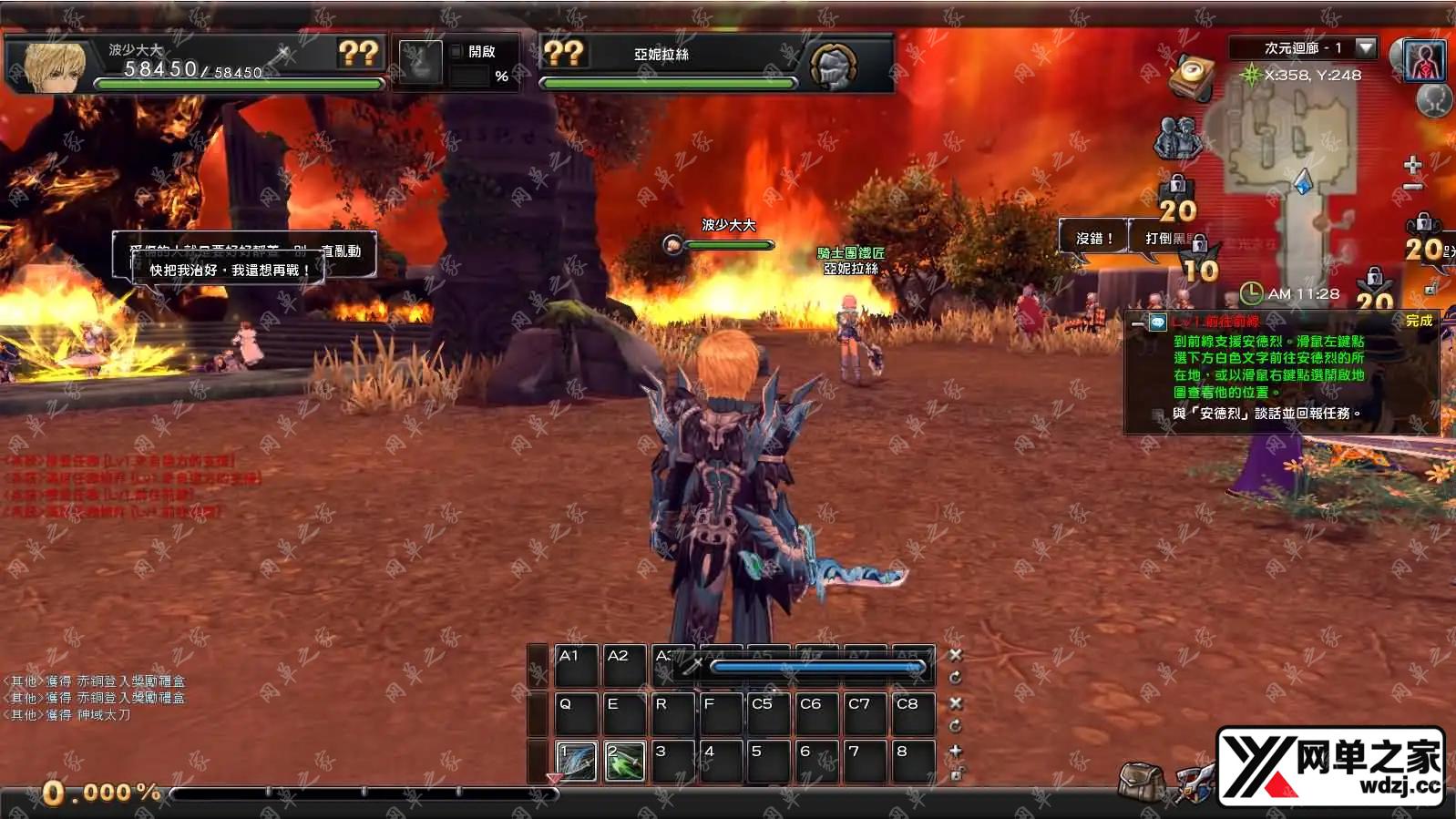Image resolution: width=1456 pixels, height=819 pixels.
Task: Click the 與「安德烈」談話並回報任務 quest objective
Action: point(1266,414)
